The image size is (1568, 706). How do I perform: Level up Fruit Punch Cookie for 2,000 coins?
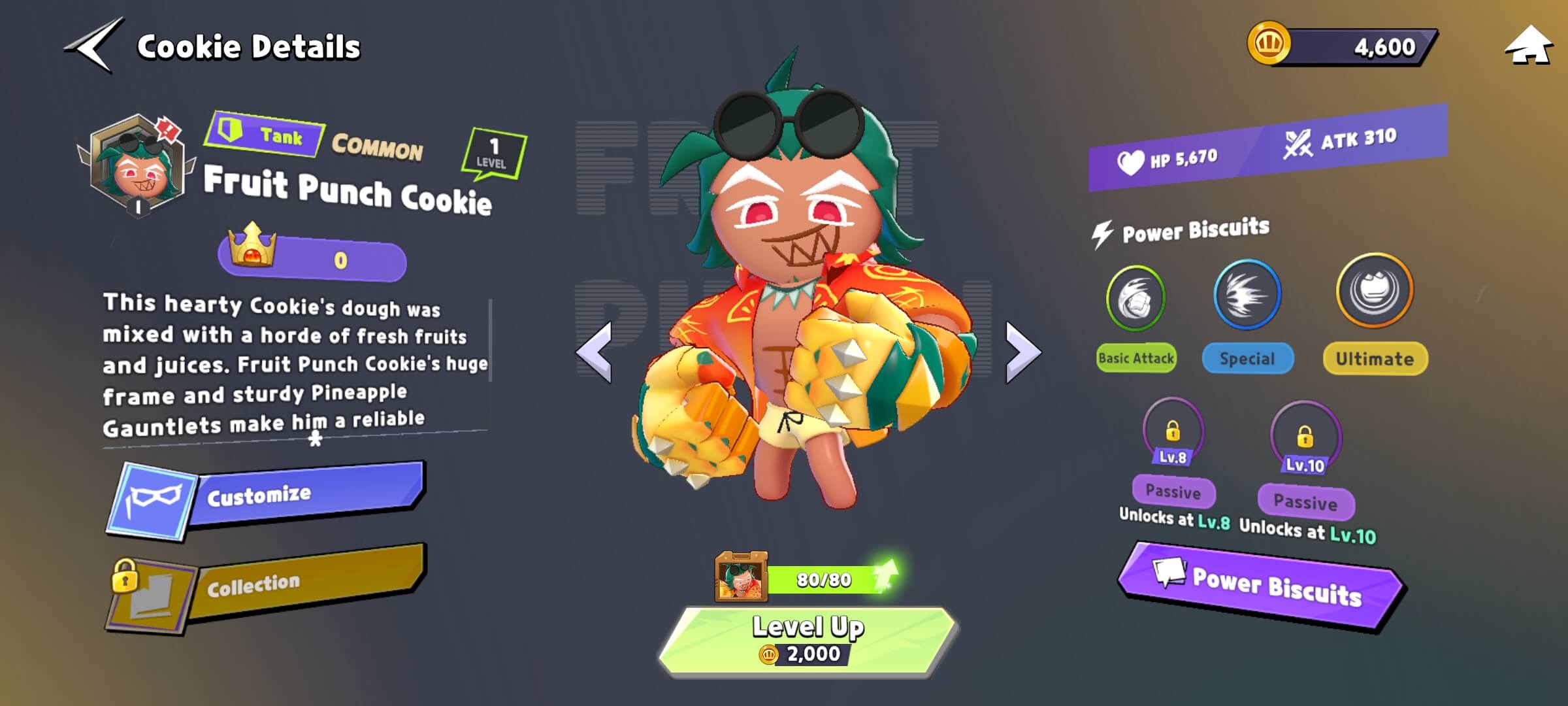808,639
